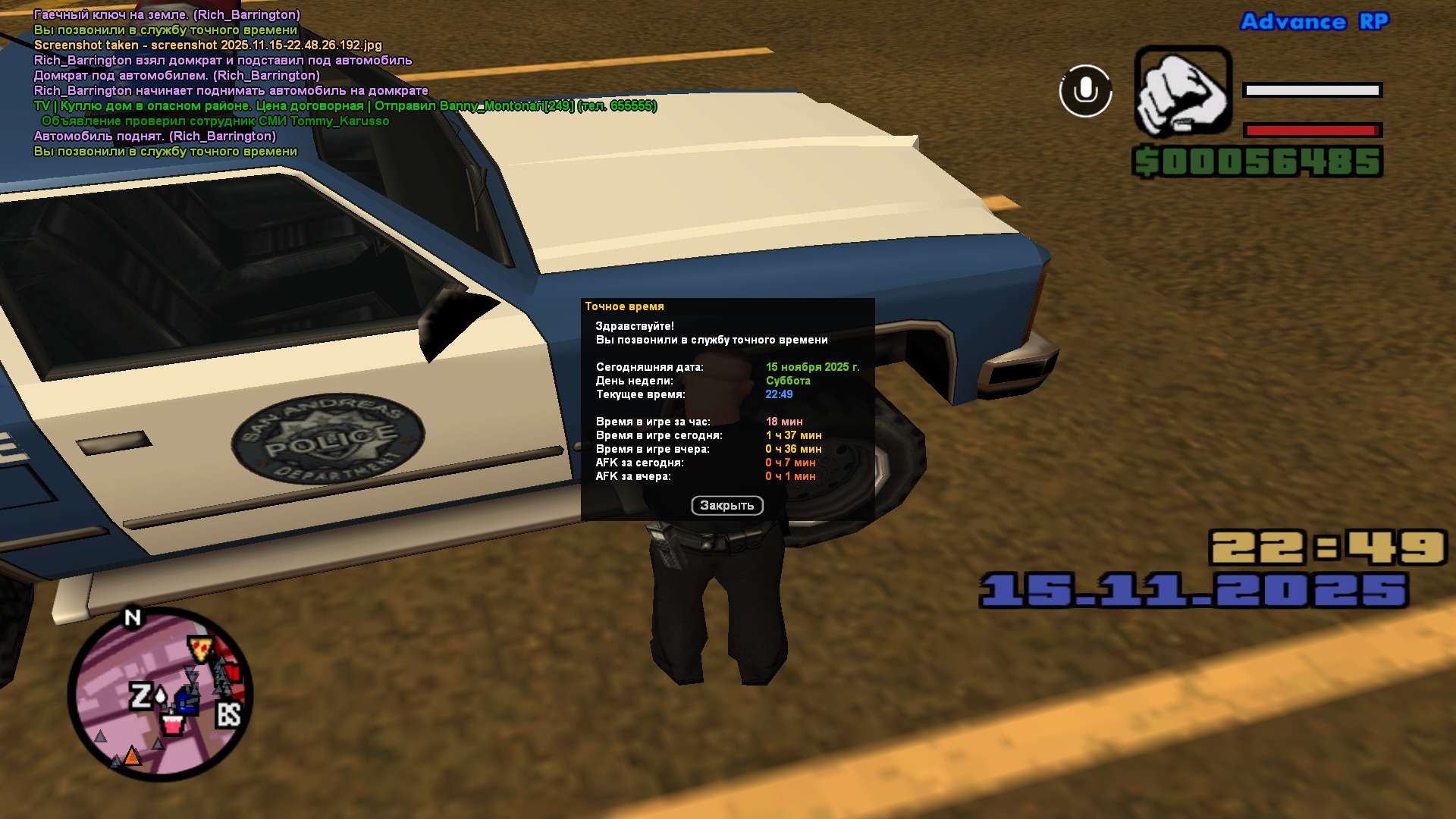Close the Точное время dialog with Закрыть

pos(726,506)
